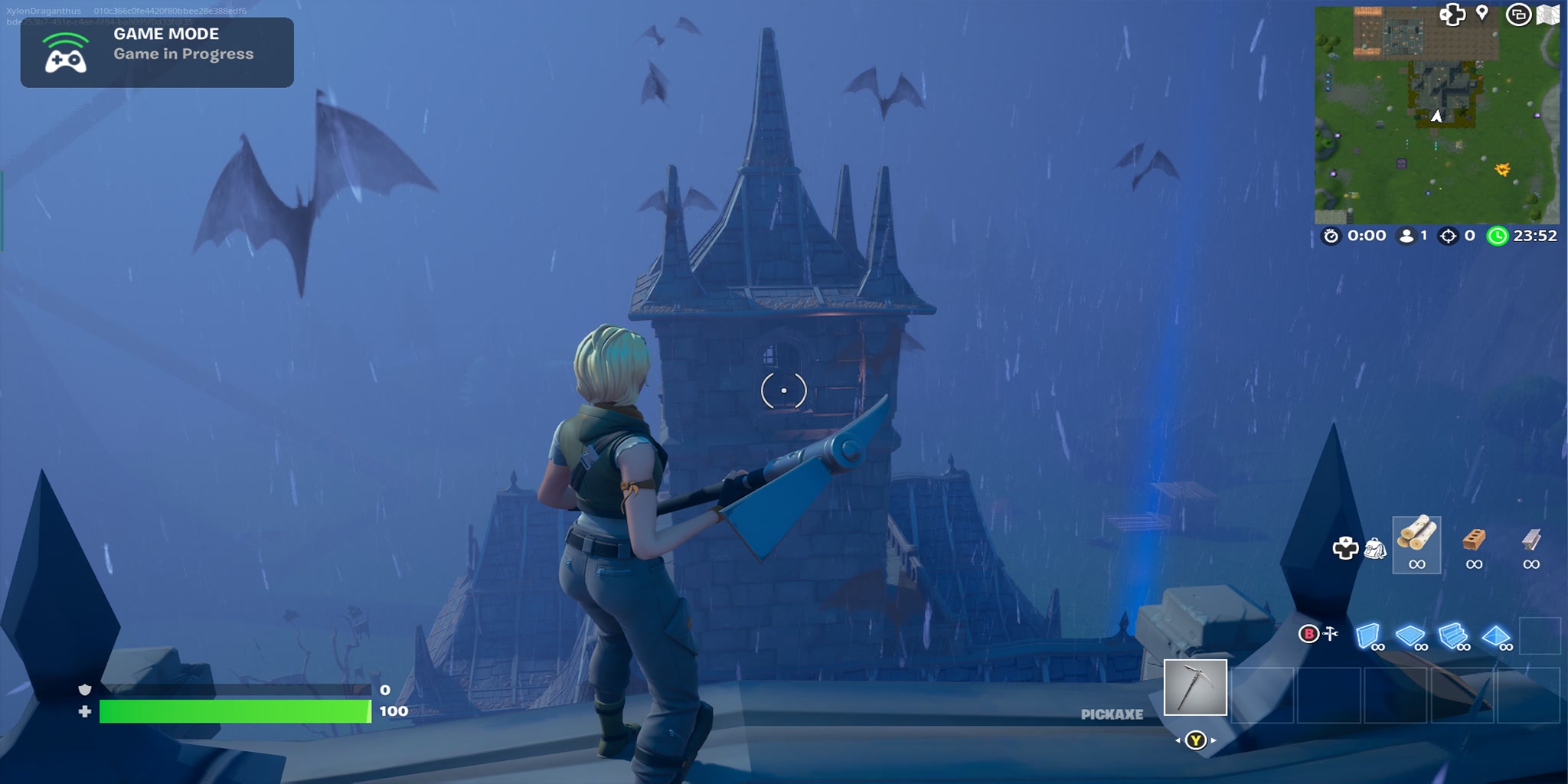The height and width of the screenshot is (784, 1568).
Task: Cycle weapons right using the right arrow
Action: click(x=1214, y=740)
